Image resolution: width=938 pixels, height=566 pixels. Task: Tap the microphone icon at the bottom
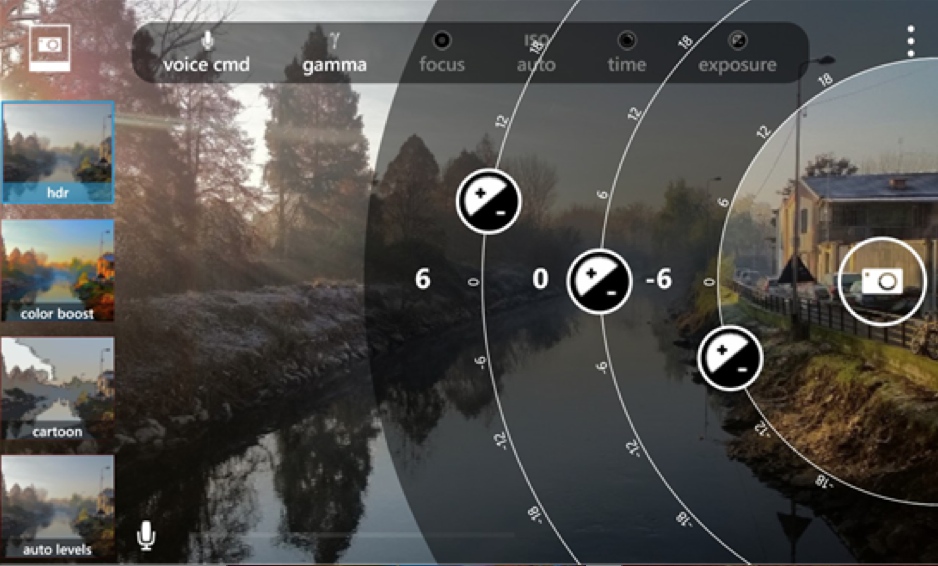coord(146,537)
